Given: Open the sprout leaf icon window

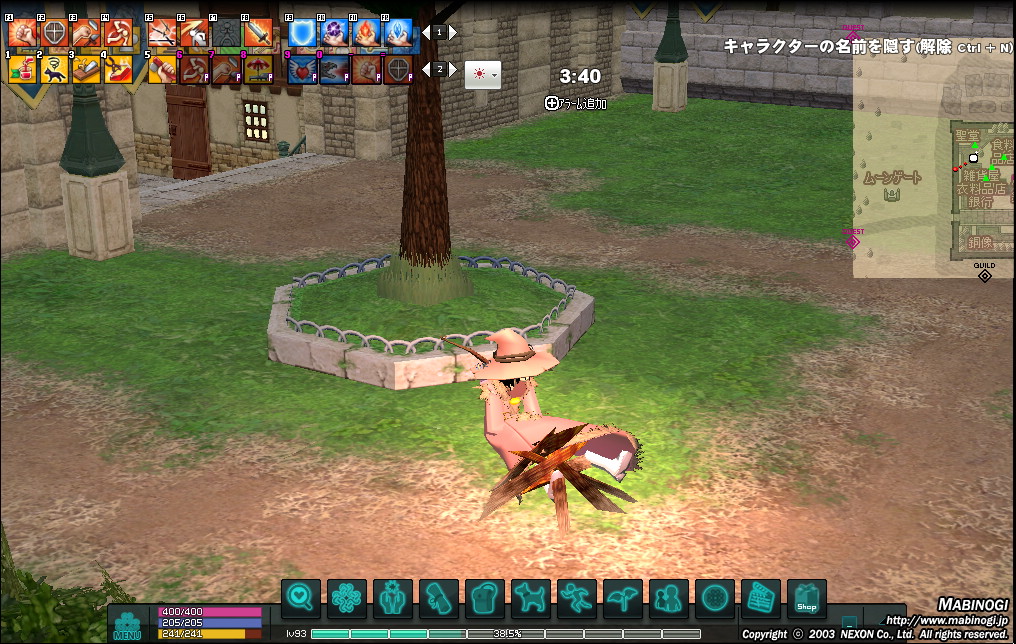Looking at the screenshot, I should [x=622, y=599].
